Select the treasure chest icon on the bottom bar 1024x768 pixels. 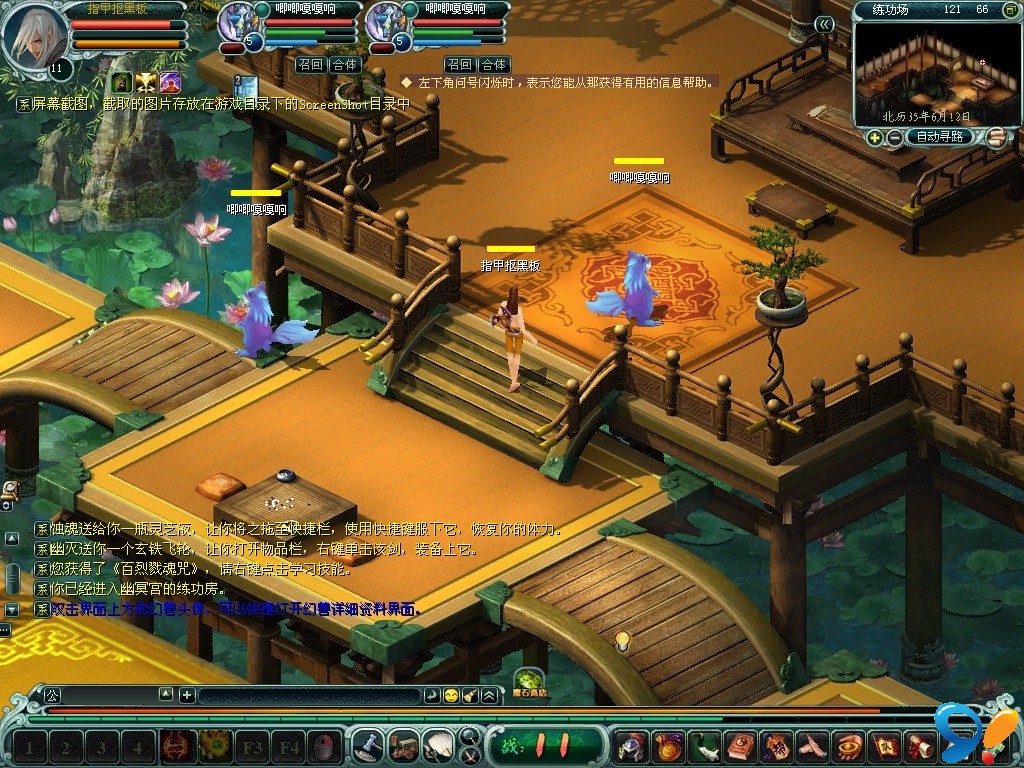[404, 746]
